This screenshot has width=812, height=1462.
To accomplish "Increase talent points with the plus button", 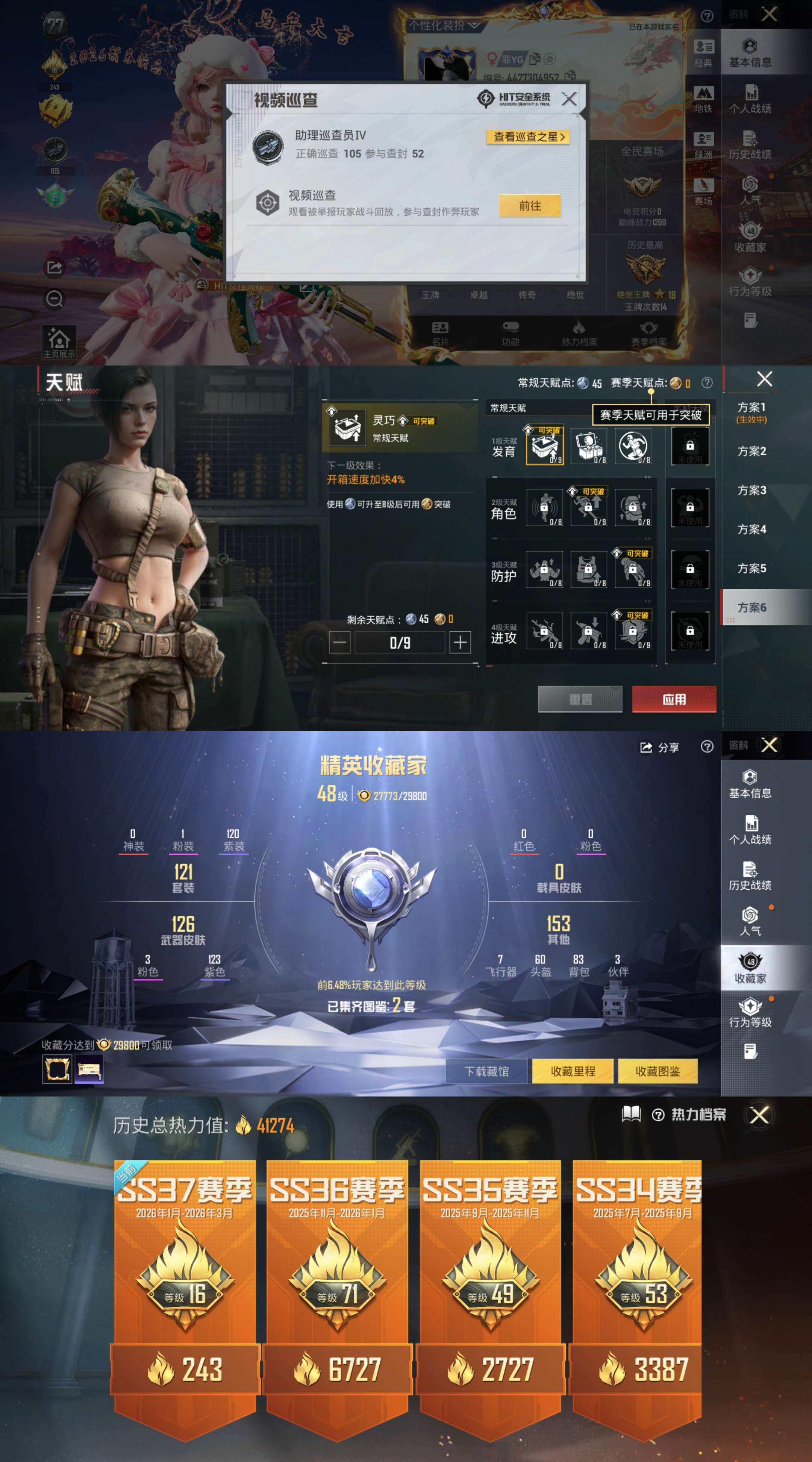I will (460, 643).
